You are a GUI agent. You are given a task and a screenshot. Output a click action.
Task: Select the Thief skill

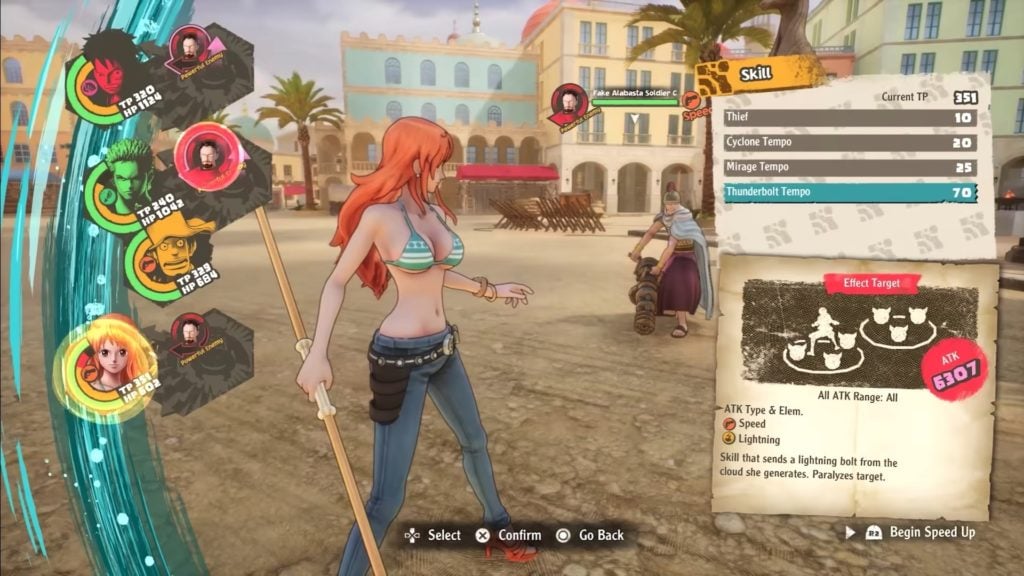848,118
